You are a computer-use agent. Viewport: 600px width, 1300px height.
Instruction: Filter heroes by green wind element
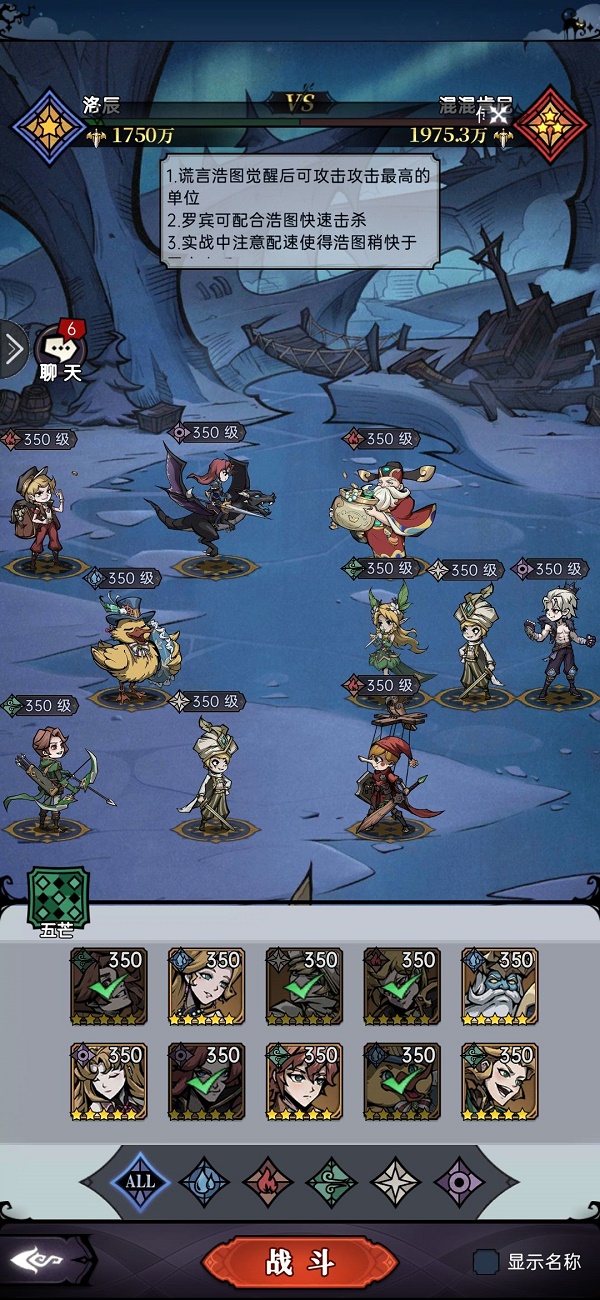(x=331, y=1181)
